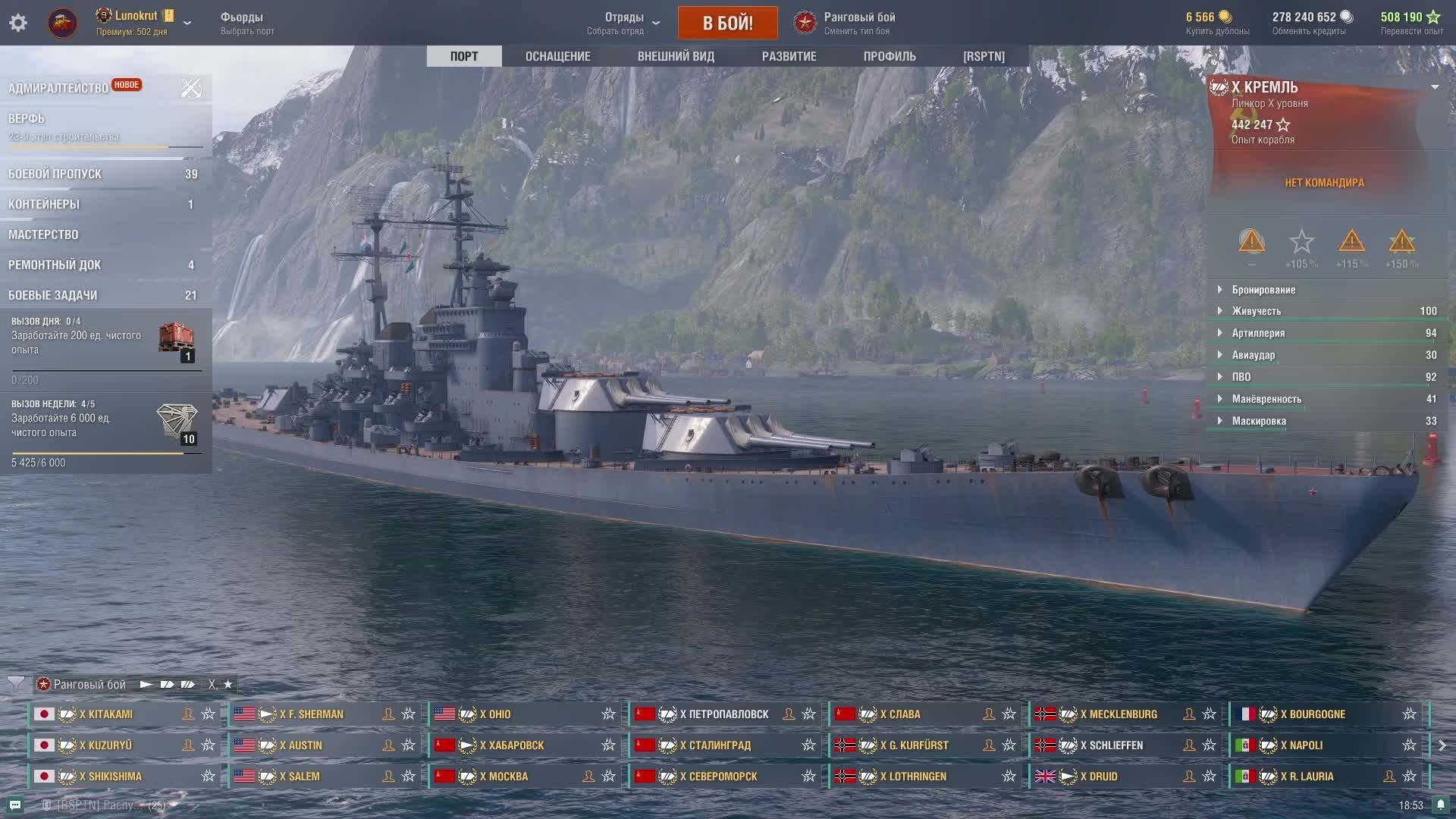This screenshot has width=1456, height=819.
Task: Open the АДМИРАЛТЕЙСТВО menu entry
Action: click(x=58, y=88)
